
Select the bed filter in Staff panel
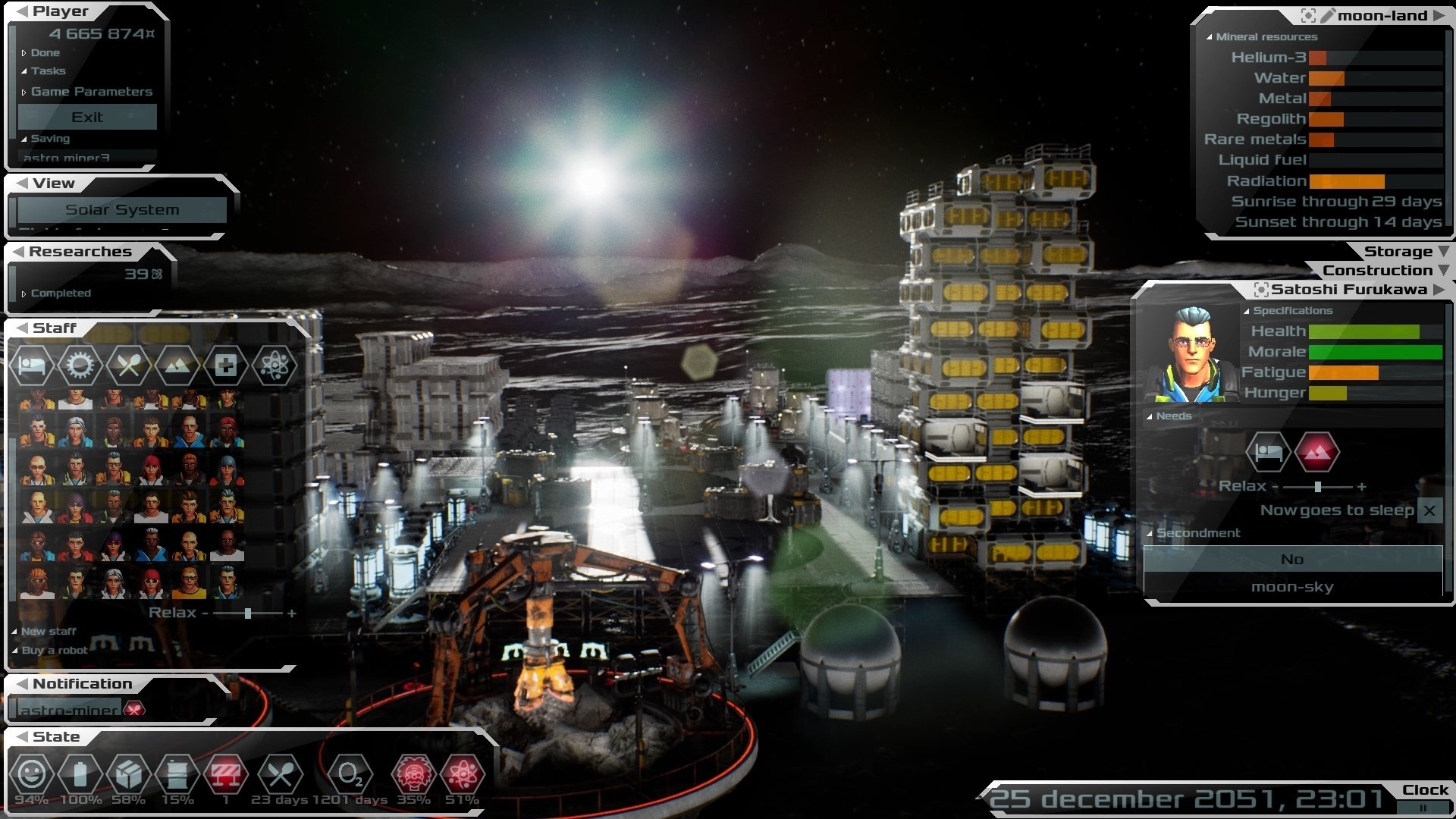[x=32, y=366]
